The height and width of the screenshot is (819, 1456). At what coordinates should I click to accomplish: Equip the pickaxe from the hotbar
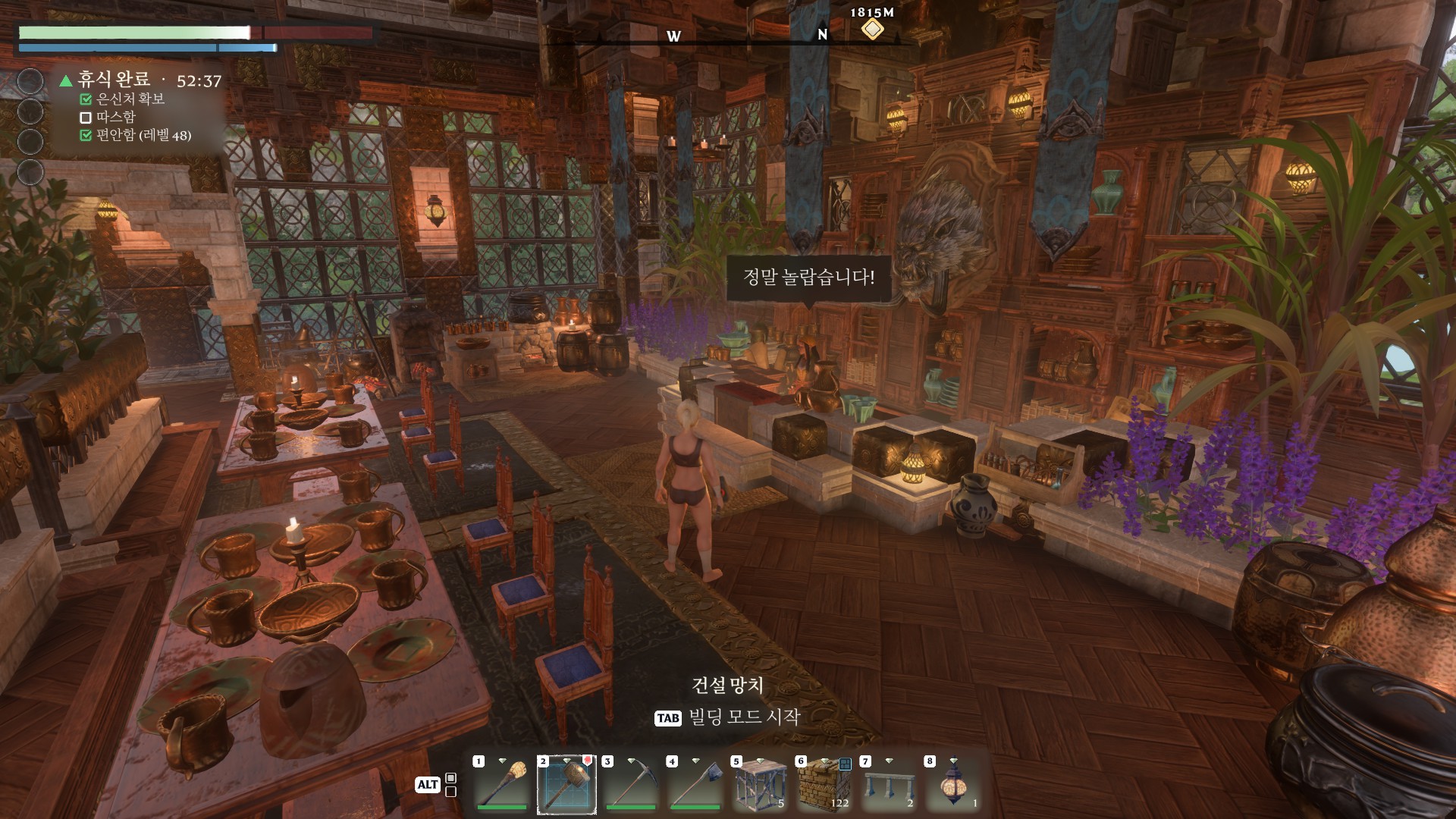(x=631, y=784)
